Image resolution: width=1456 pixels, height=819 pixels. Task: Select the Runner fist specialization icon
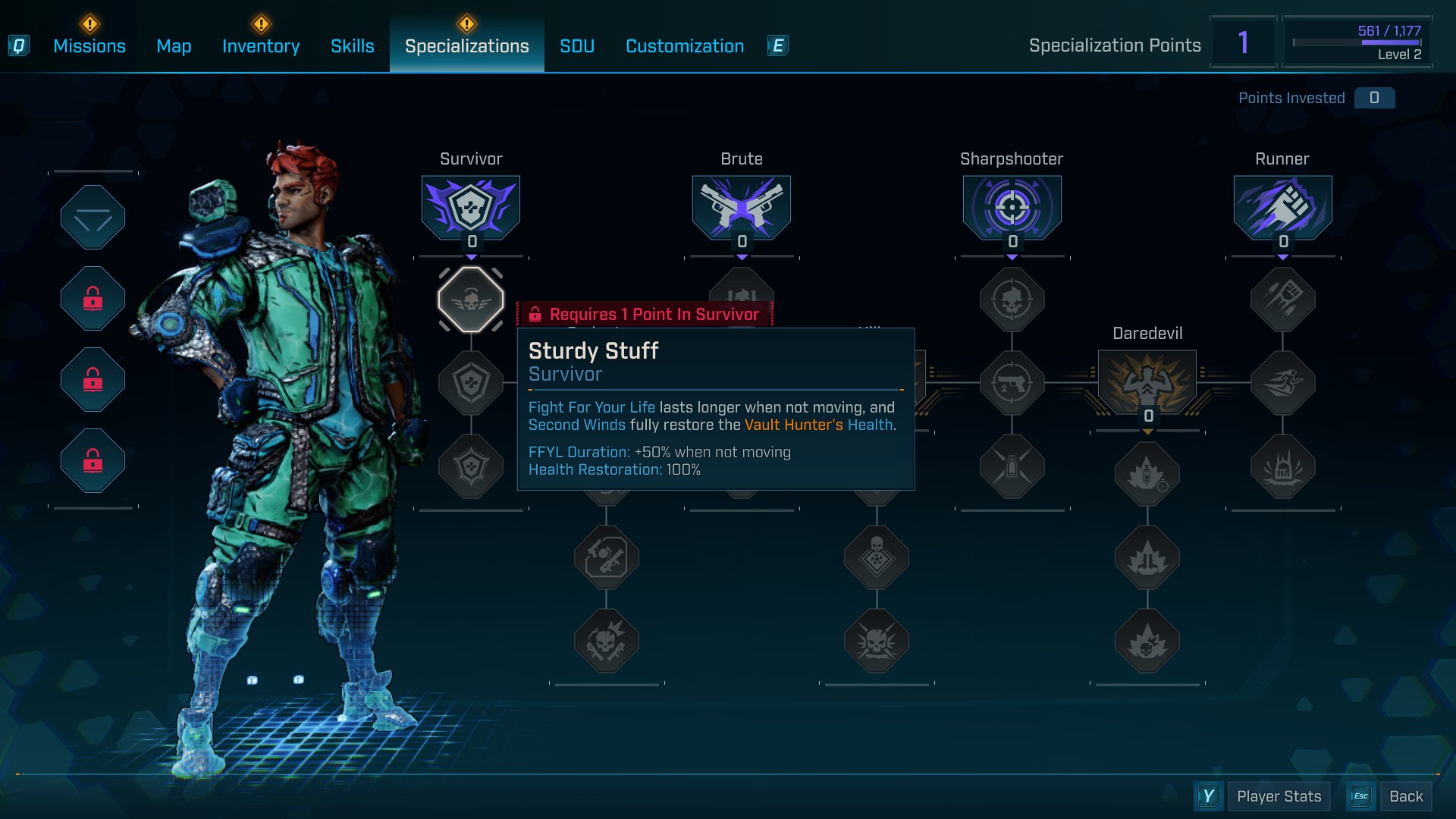click(1282, 206)
